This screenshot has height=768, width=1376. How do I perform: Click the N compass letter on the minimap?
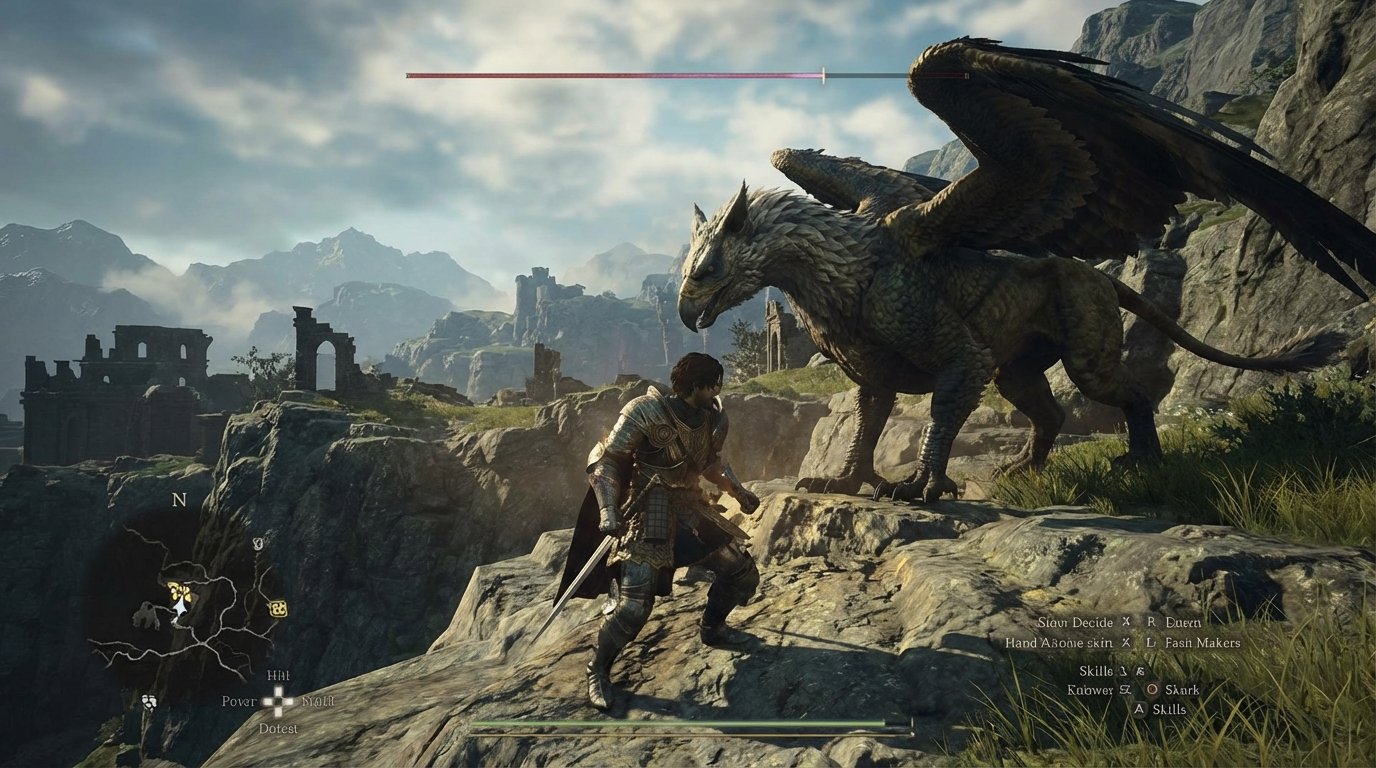(x=178, y=500)
